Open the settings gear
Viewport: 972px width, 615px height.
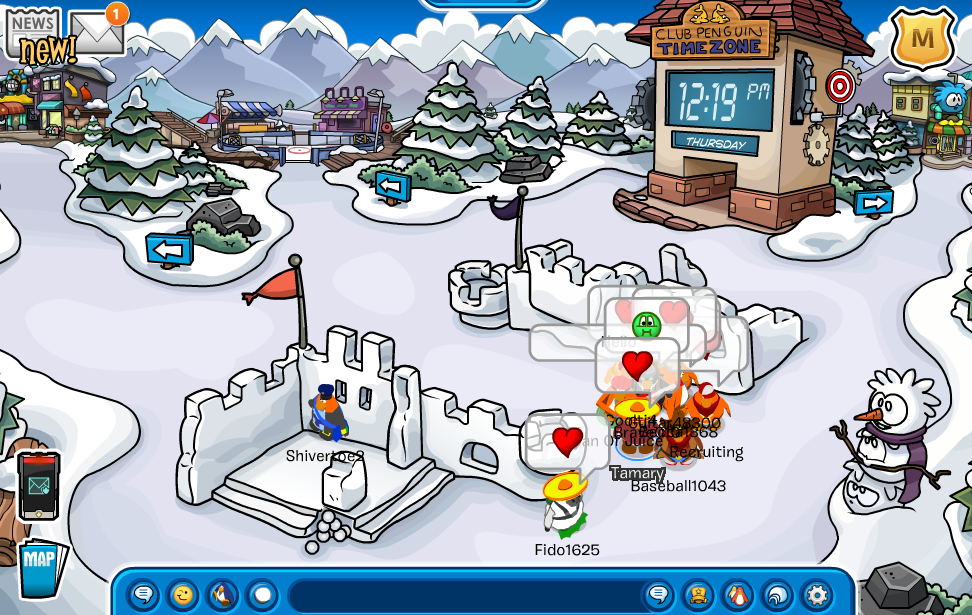click(x=817, y=595)
